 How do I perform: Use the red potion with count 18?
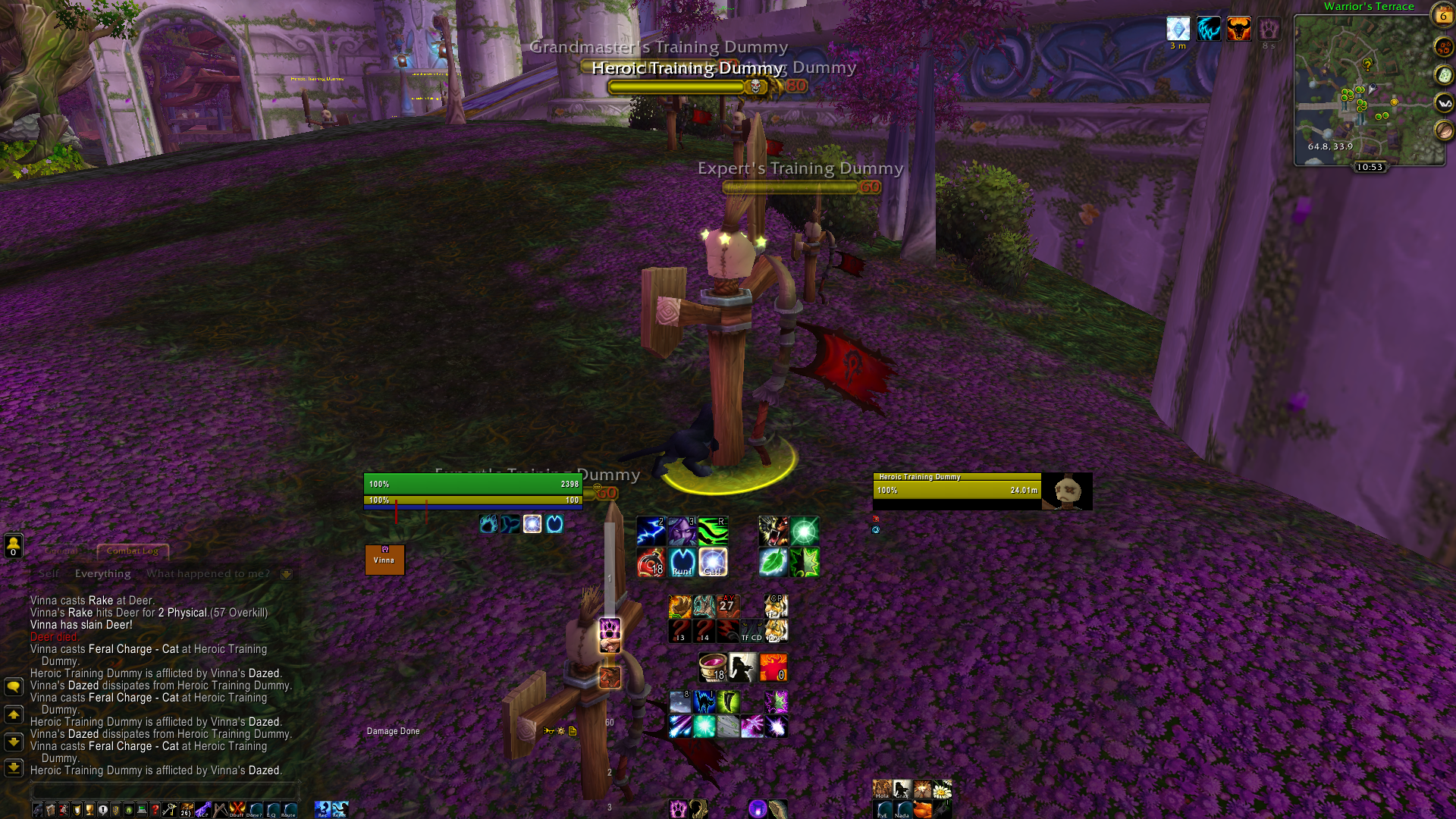coord(651,563)
